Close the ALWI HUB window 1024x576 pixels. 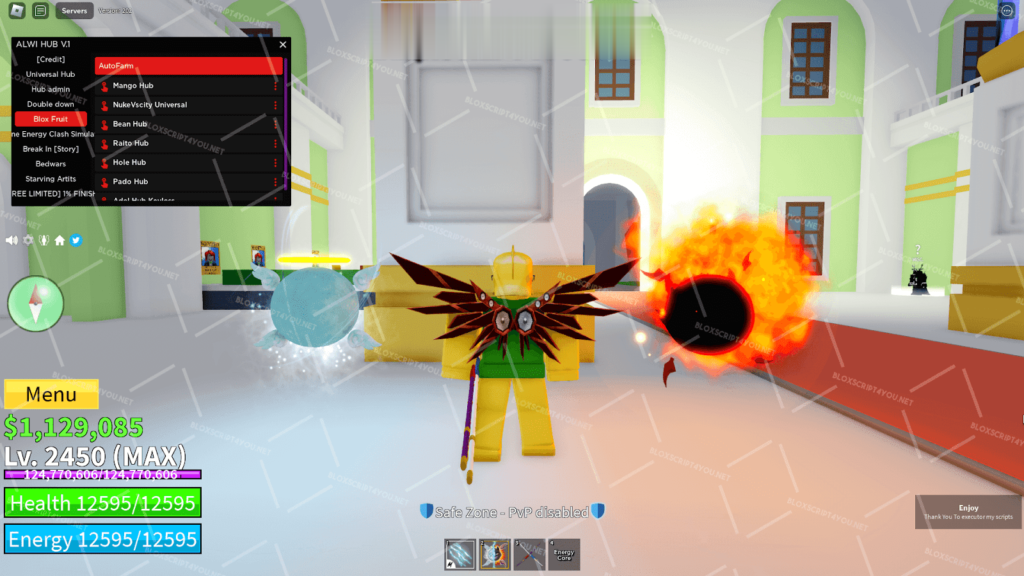[282, 45]
